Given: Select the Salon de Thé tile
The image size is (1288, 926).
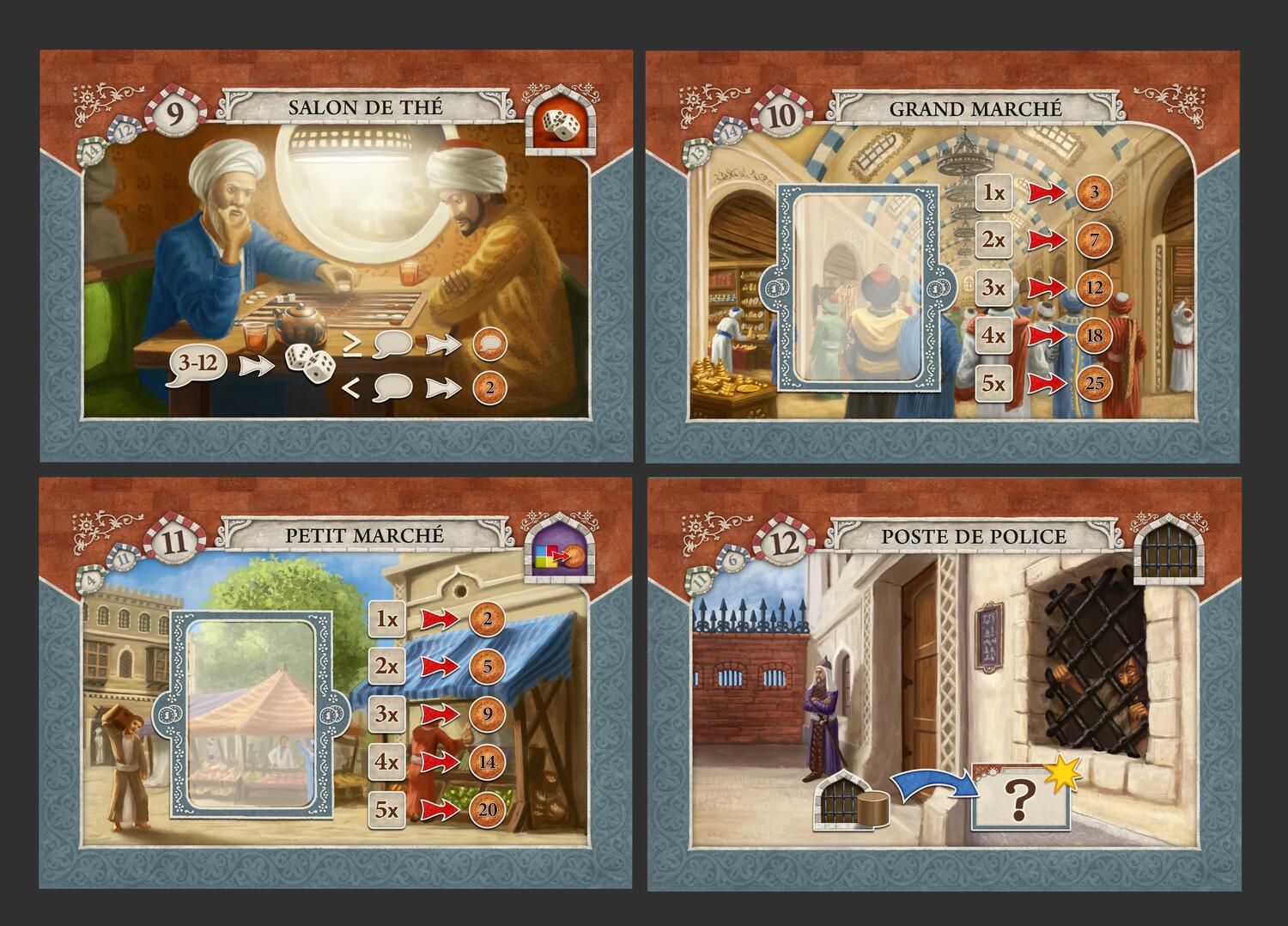Looking at the screenshot, I should tap(336, 256).
